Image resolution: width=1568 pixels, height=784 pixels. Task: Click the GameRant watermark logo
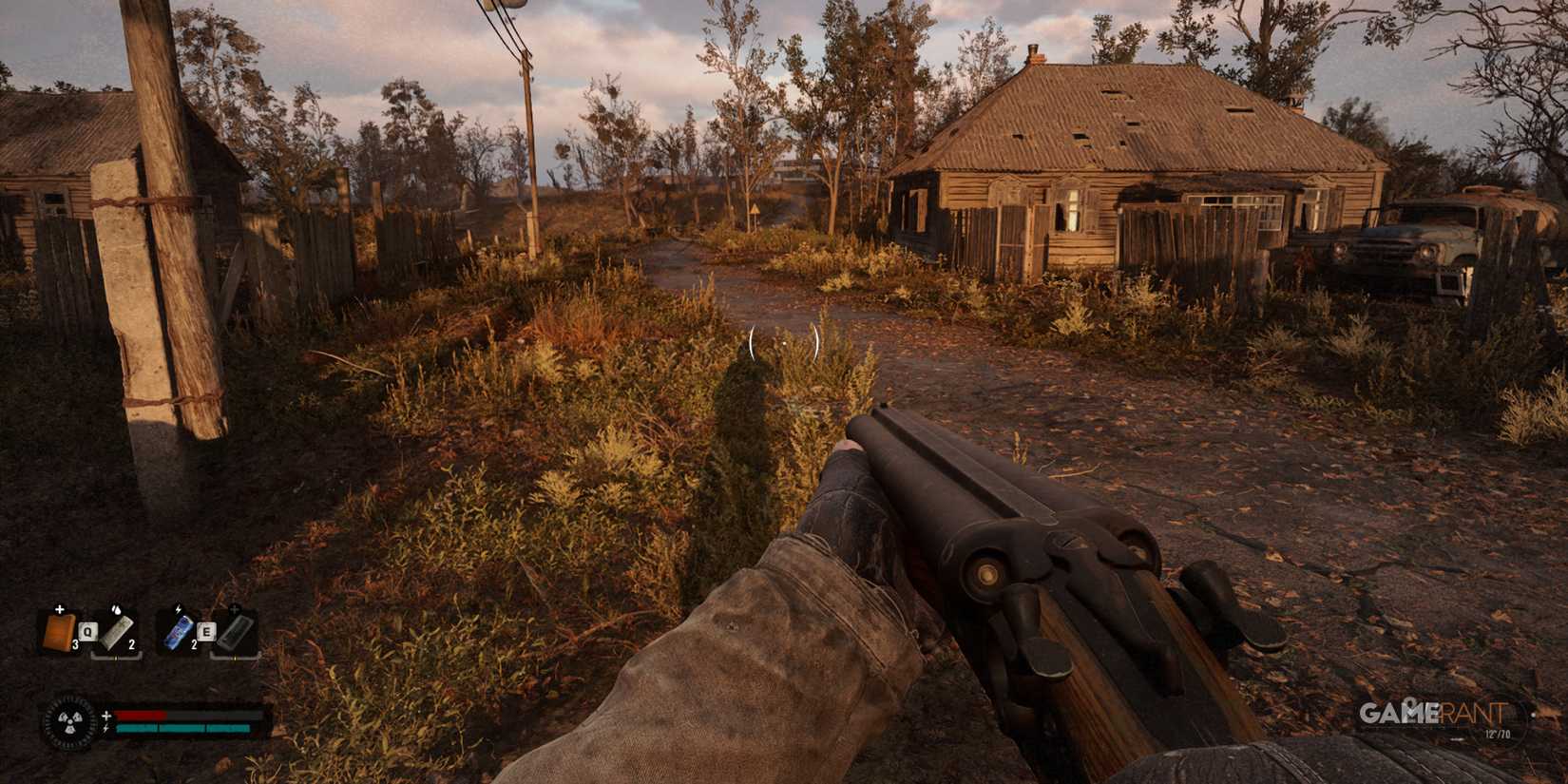point(1431,715)
